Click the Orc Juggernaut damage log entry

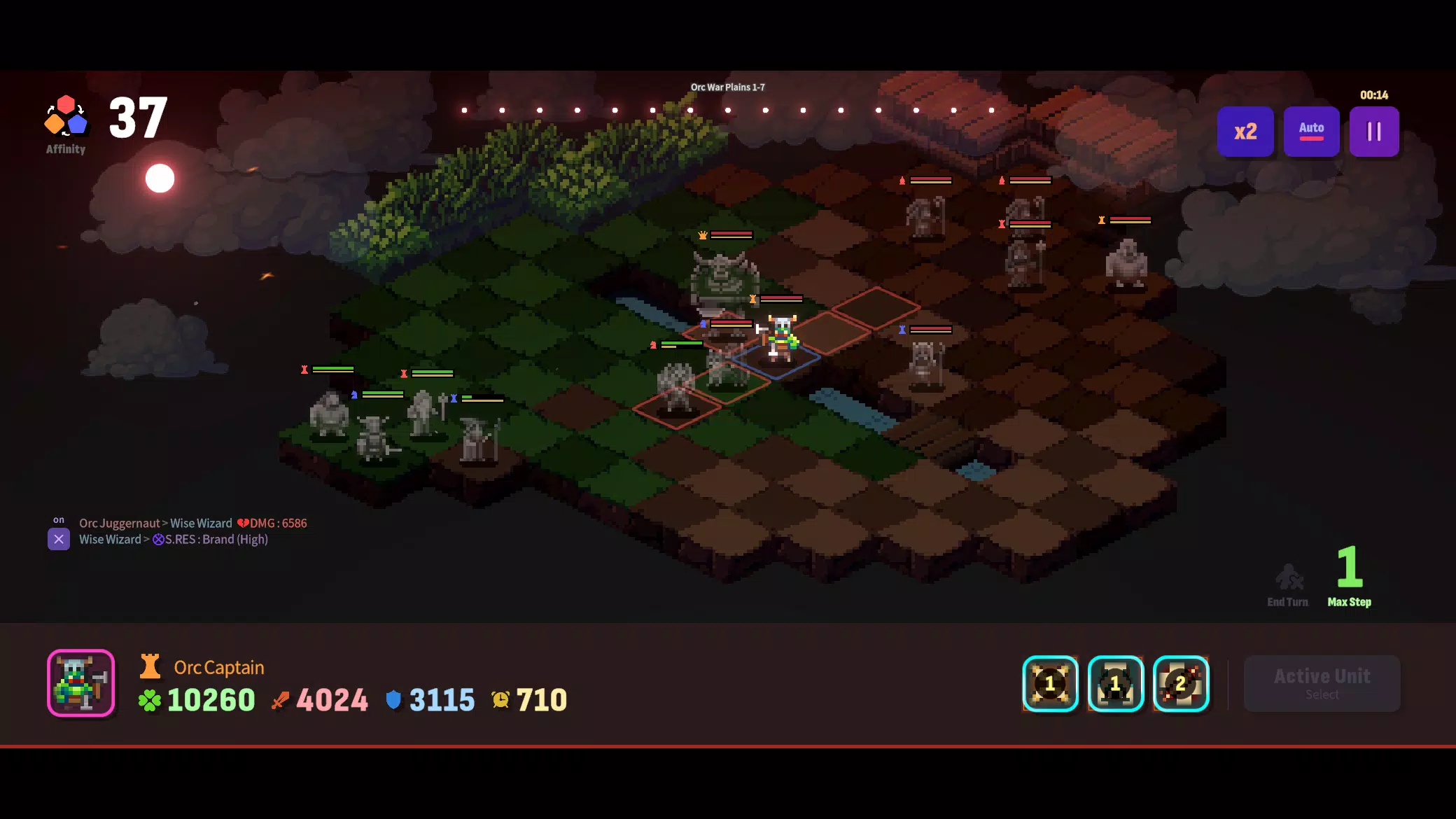pyautogui.click(x=192, y=523)
